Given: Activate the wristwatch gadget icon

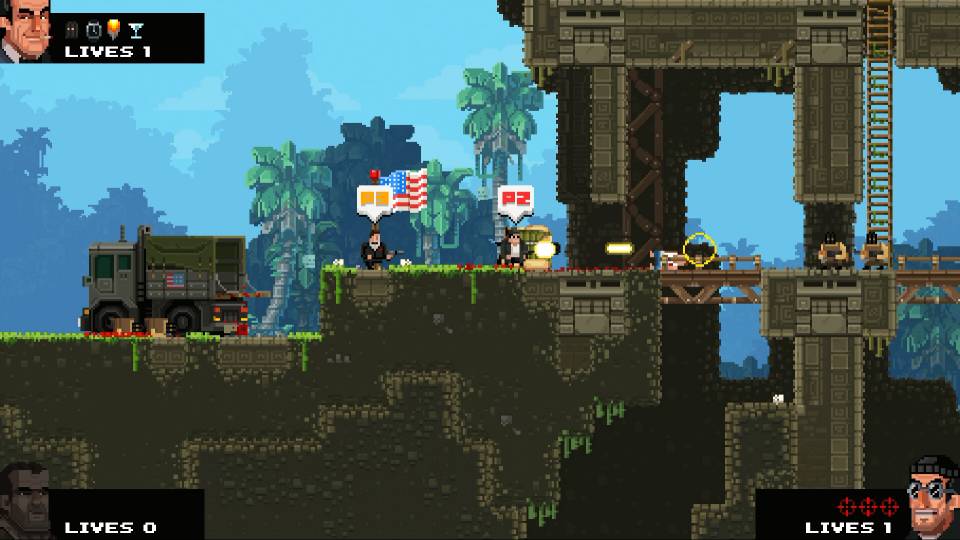Looking at the screenshot, I should point(93,31).
